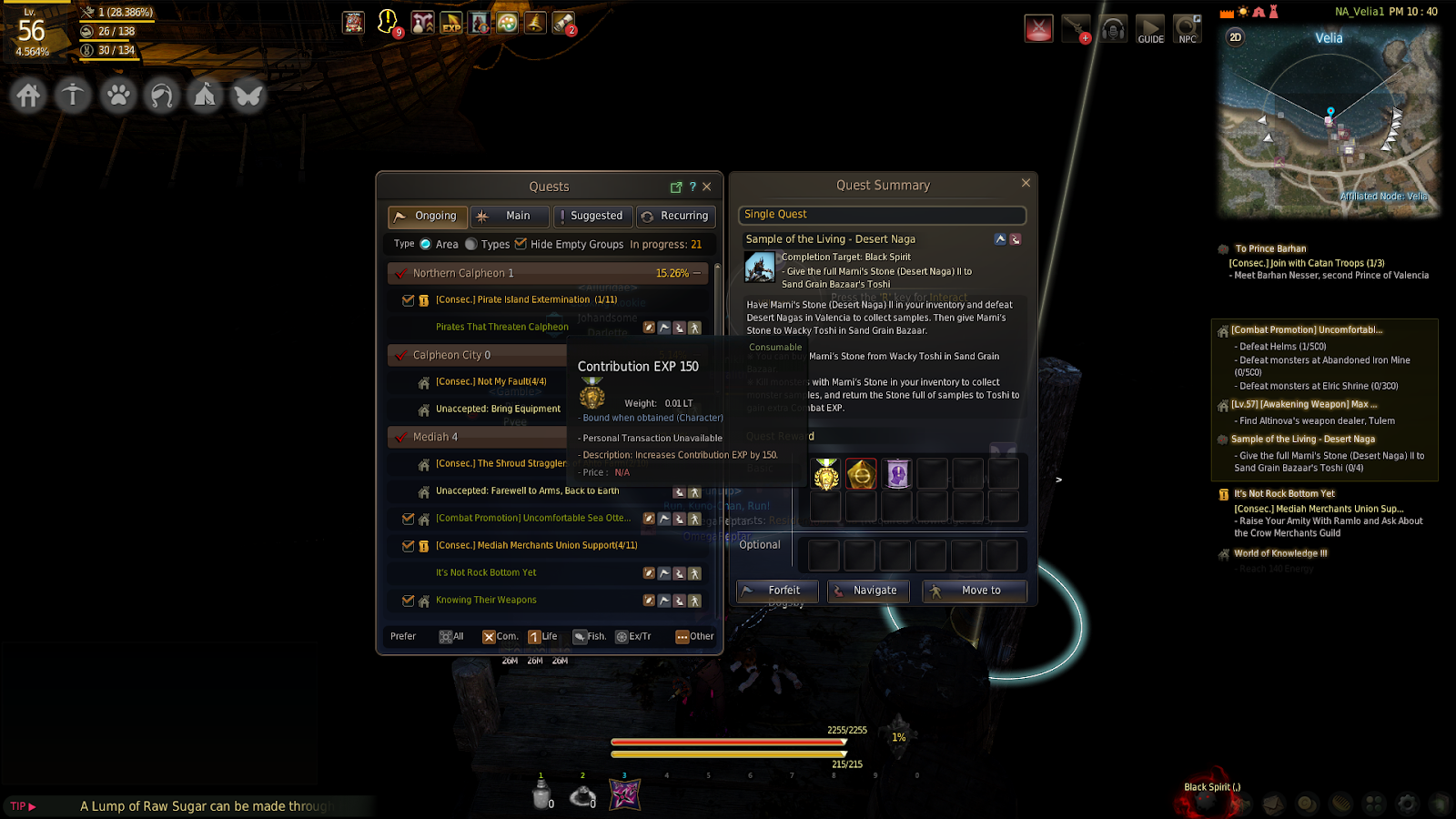The image size is (1456, 819).
Task: Click the Move to button
Action: pyautogui.click(x=975, y=591)
